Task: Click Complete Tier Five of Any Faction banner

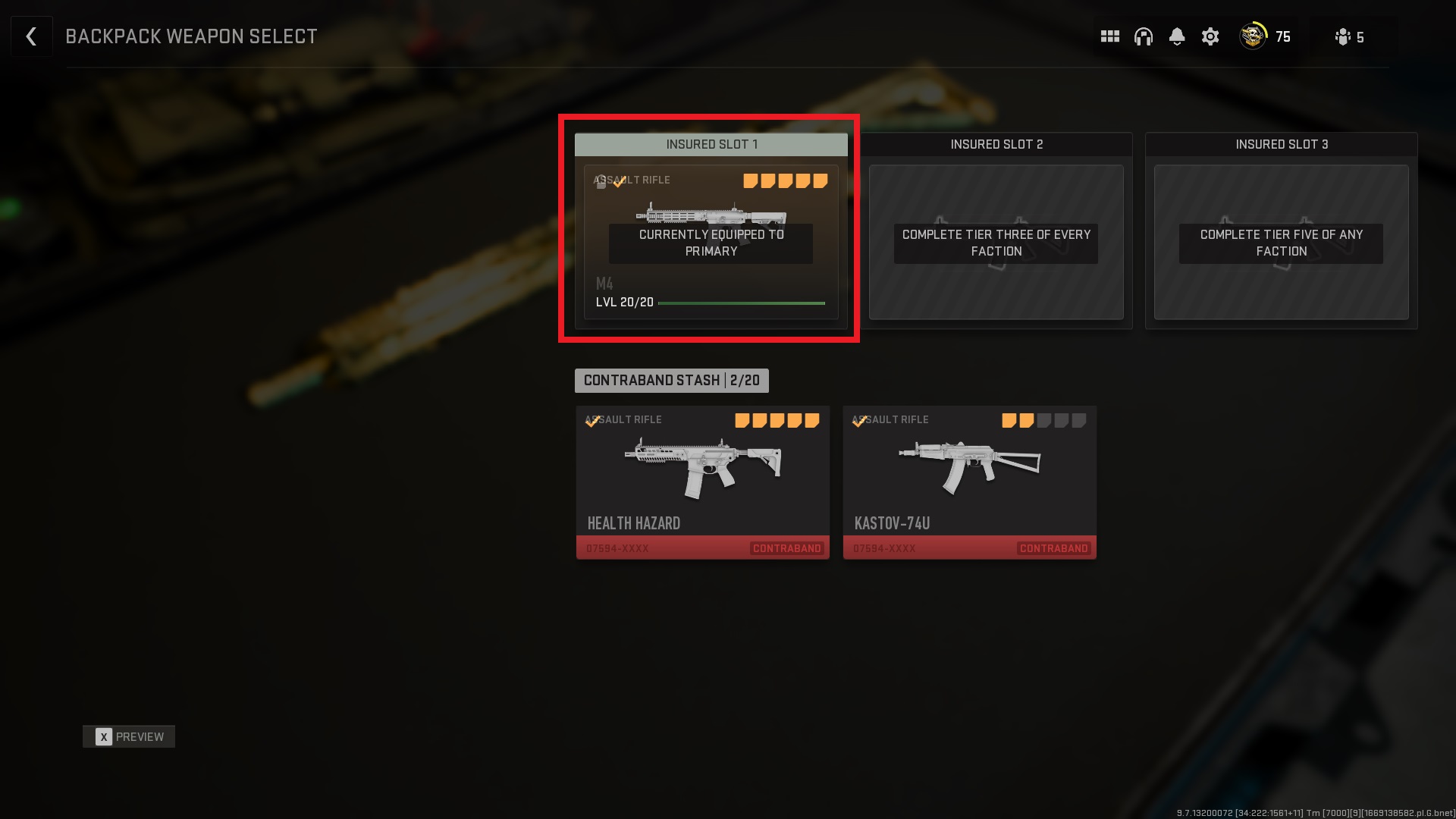Action: click(x=1280, y=243)
